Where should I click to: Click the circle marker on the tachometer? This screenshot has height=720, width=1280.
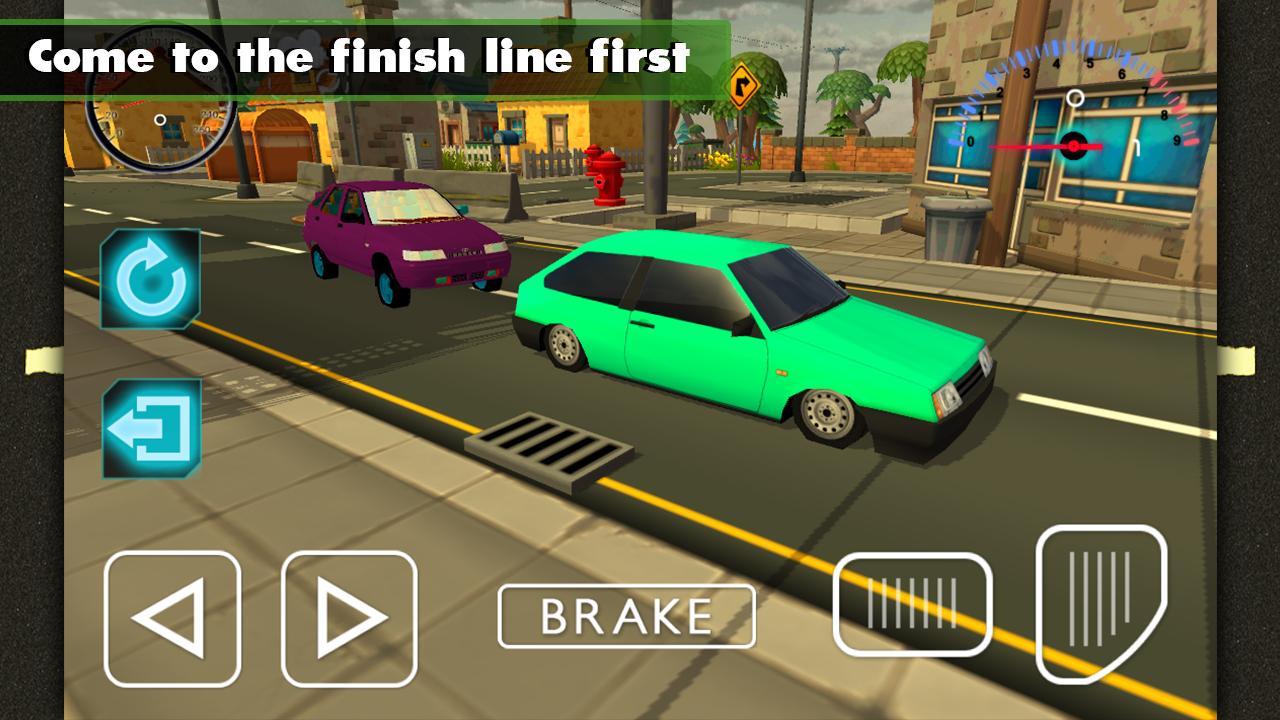tap(1077, 97)
